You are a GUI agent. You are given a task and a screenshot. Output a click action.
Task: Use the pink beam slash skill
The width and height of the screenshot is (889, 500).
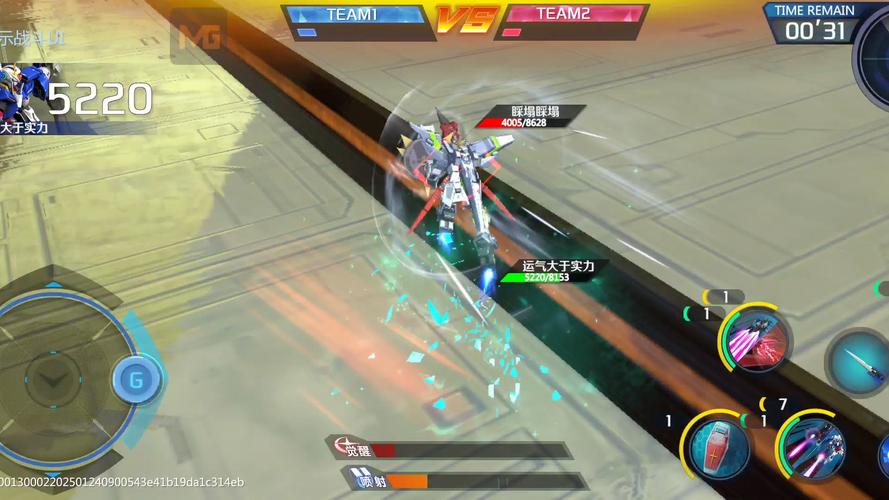click(x=756, y=340)
